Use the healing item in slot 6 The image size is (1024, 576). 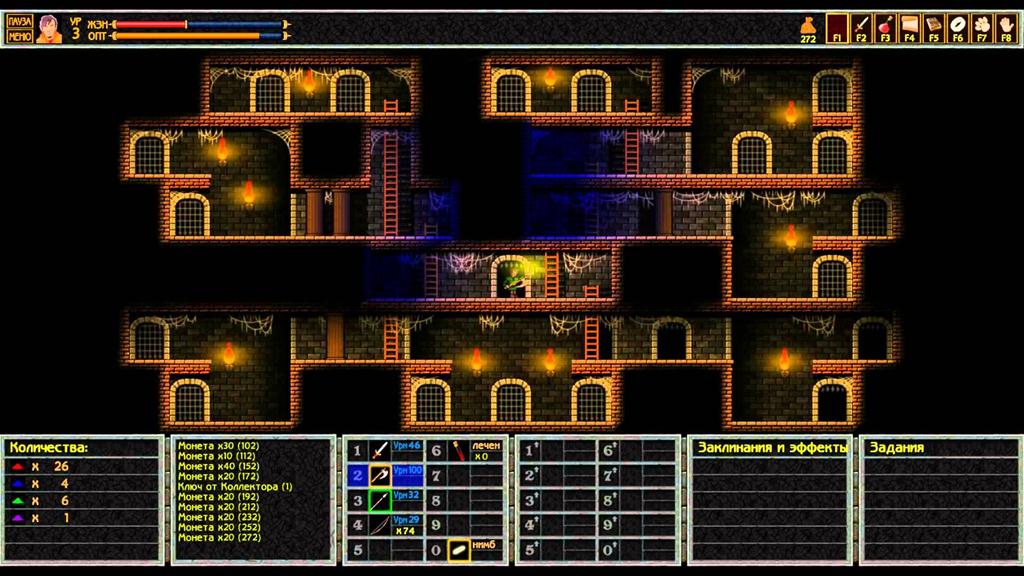[x=458, y=451]
